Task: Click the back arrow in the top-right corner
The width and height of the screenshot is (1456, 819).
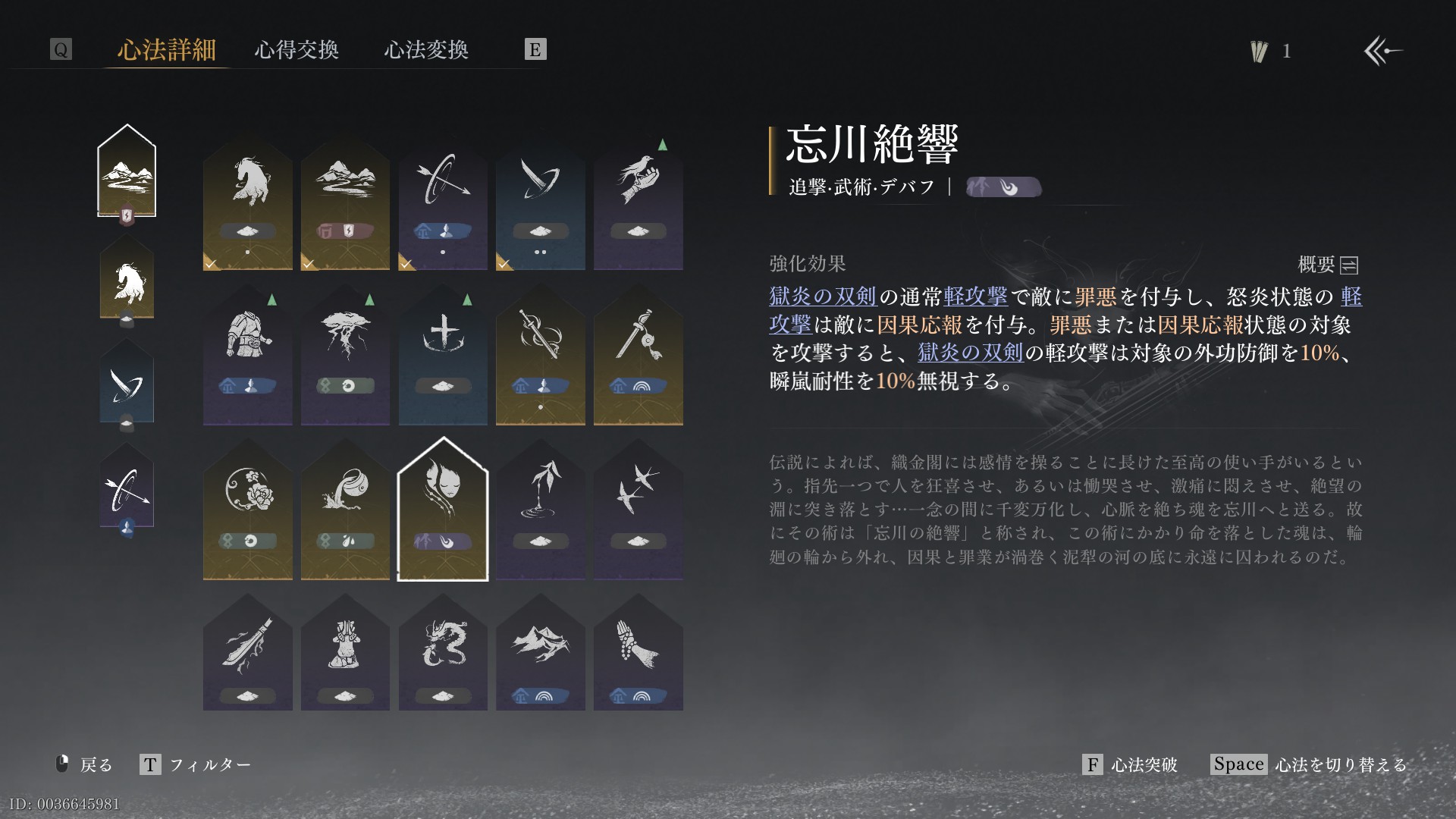Action: (x=1383, y=51)
